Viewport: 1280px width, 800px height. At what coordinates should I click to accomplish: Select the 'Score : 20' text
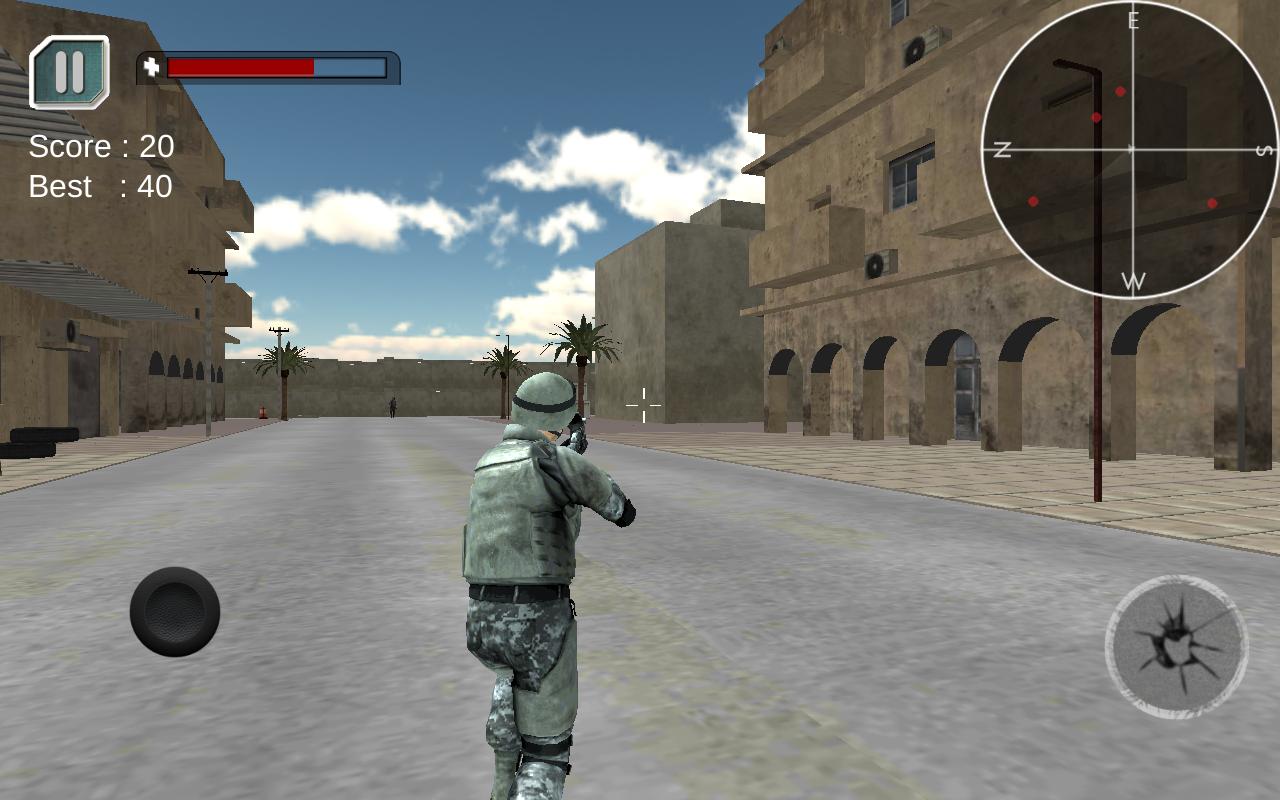tap(100, 147)
